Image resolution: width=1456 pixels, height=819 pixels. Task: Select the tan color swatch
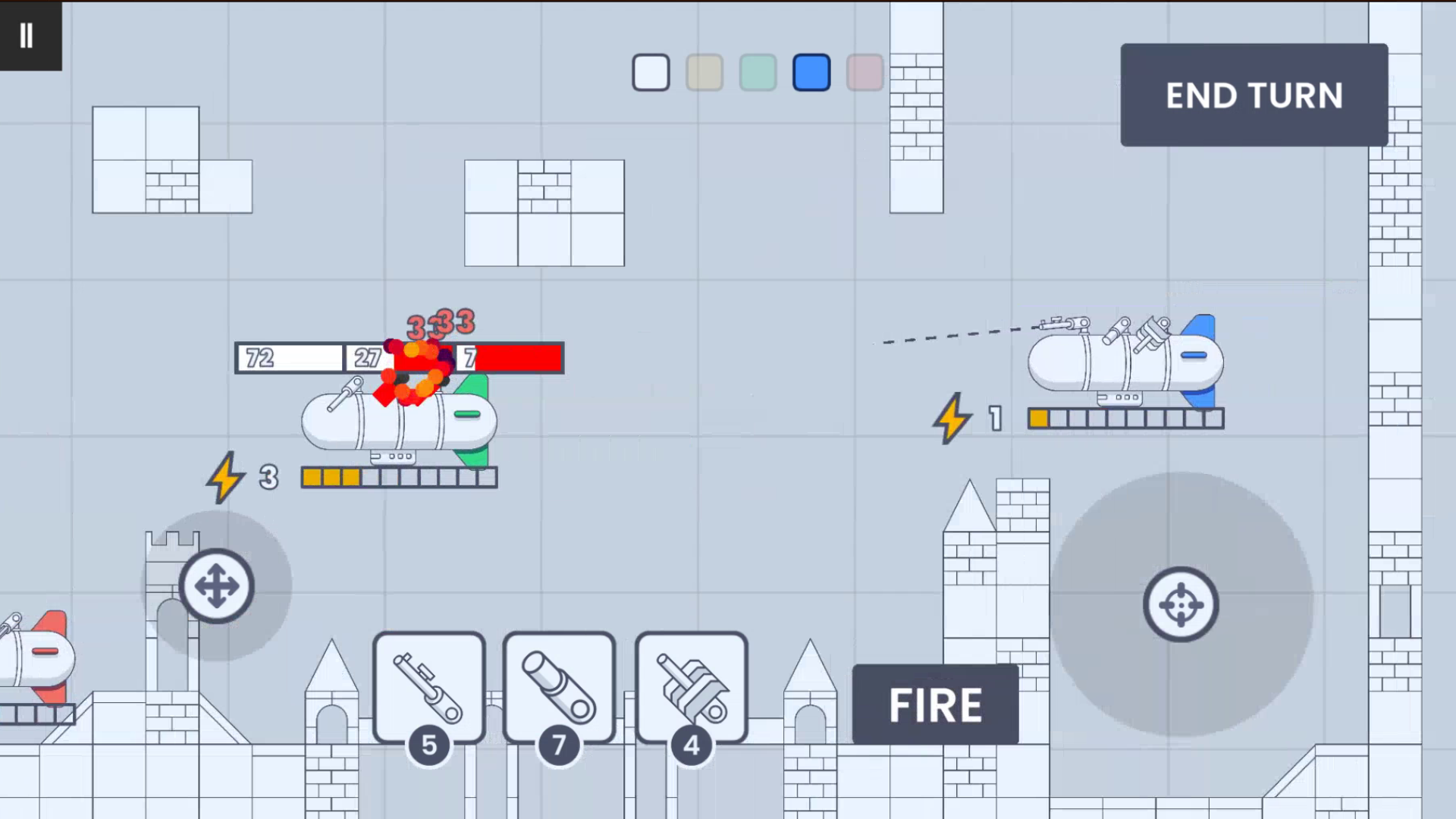click(704, 72)
